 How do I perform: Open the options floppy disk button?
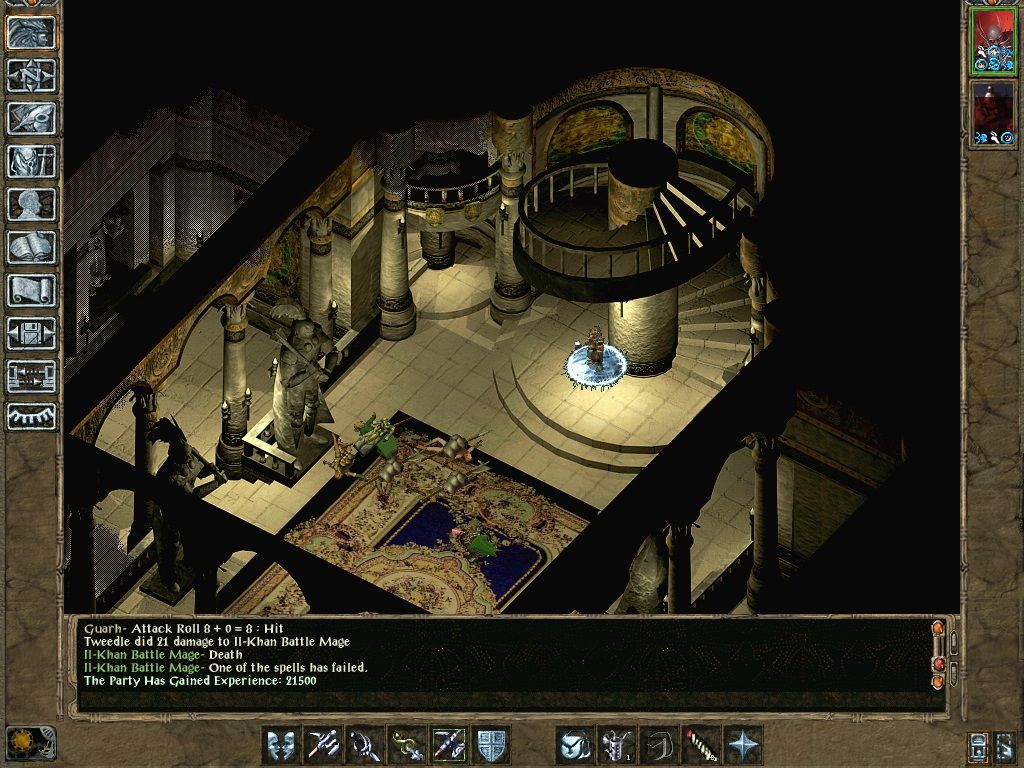click(32, 333)
